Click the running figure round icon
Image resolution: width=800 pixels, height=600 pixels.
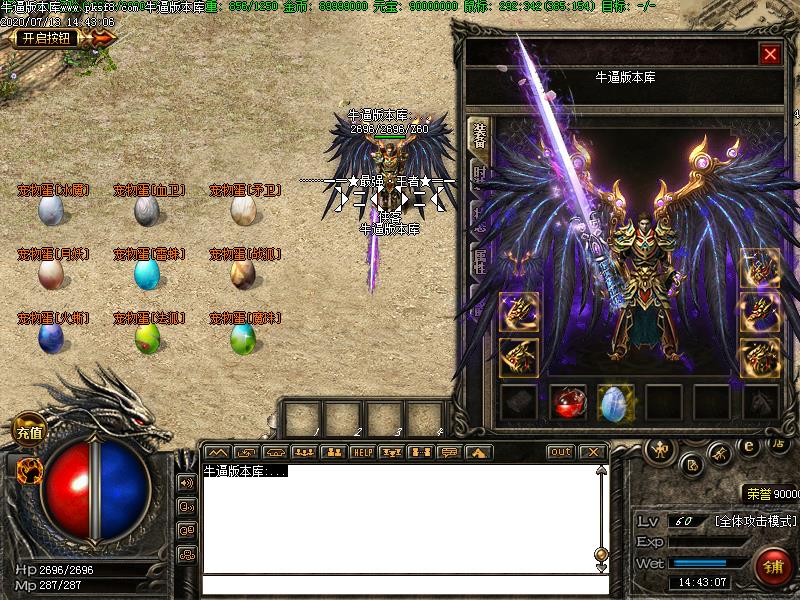(719, 456)
